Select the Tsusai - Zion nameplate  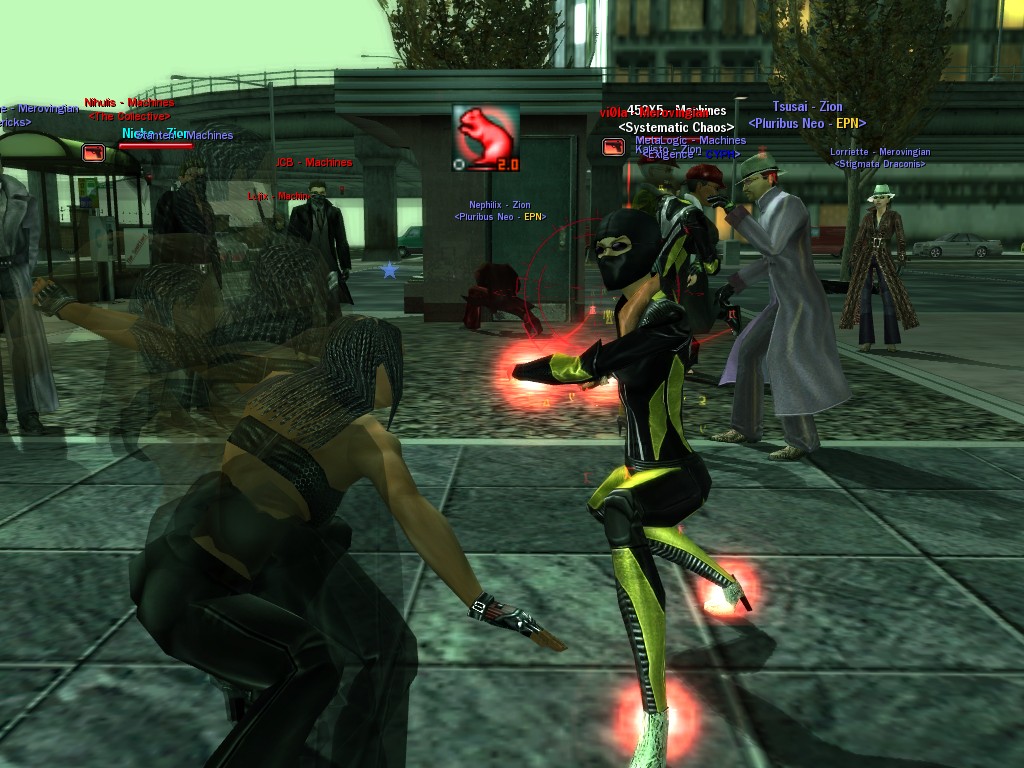[807, 107]
